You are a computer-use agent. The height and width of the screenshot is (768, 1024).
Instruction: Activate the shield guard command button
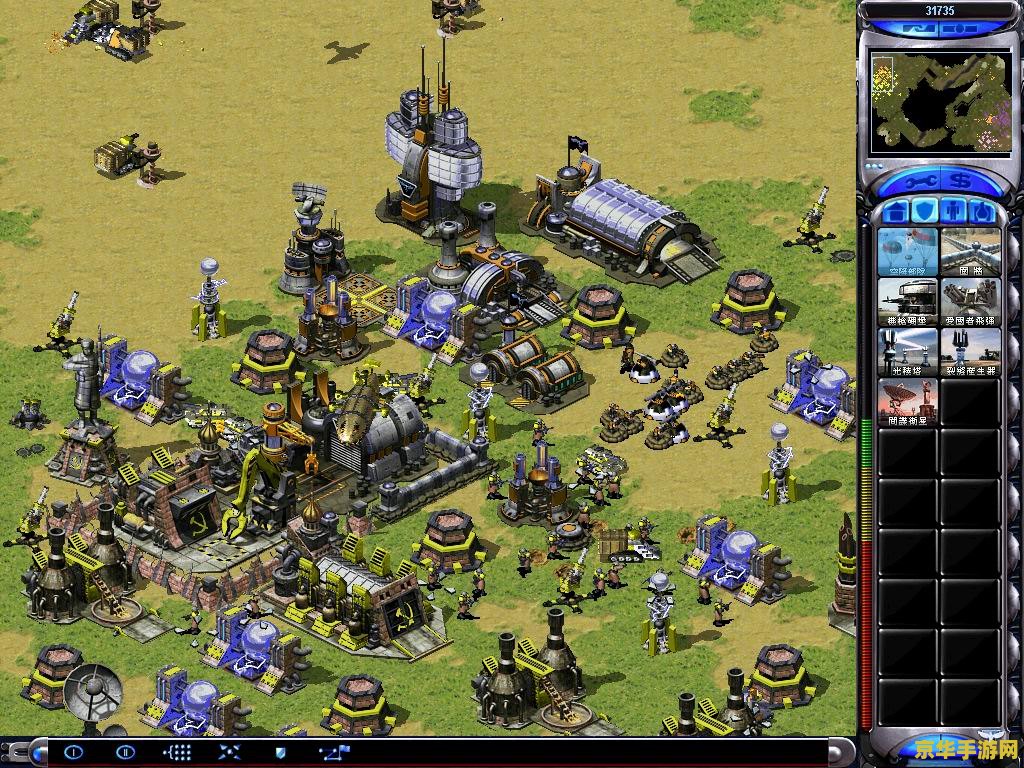[281, 752]
